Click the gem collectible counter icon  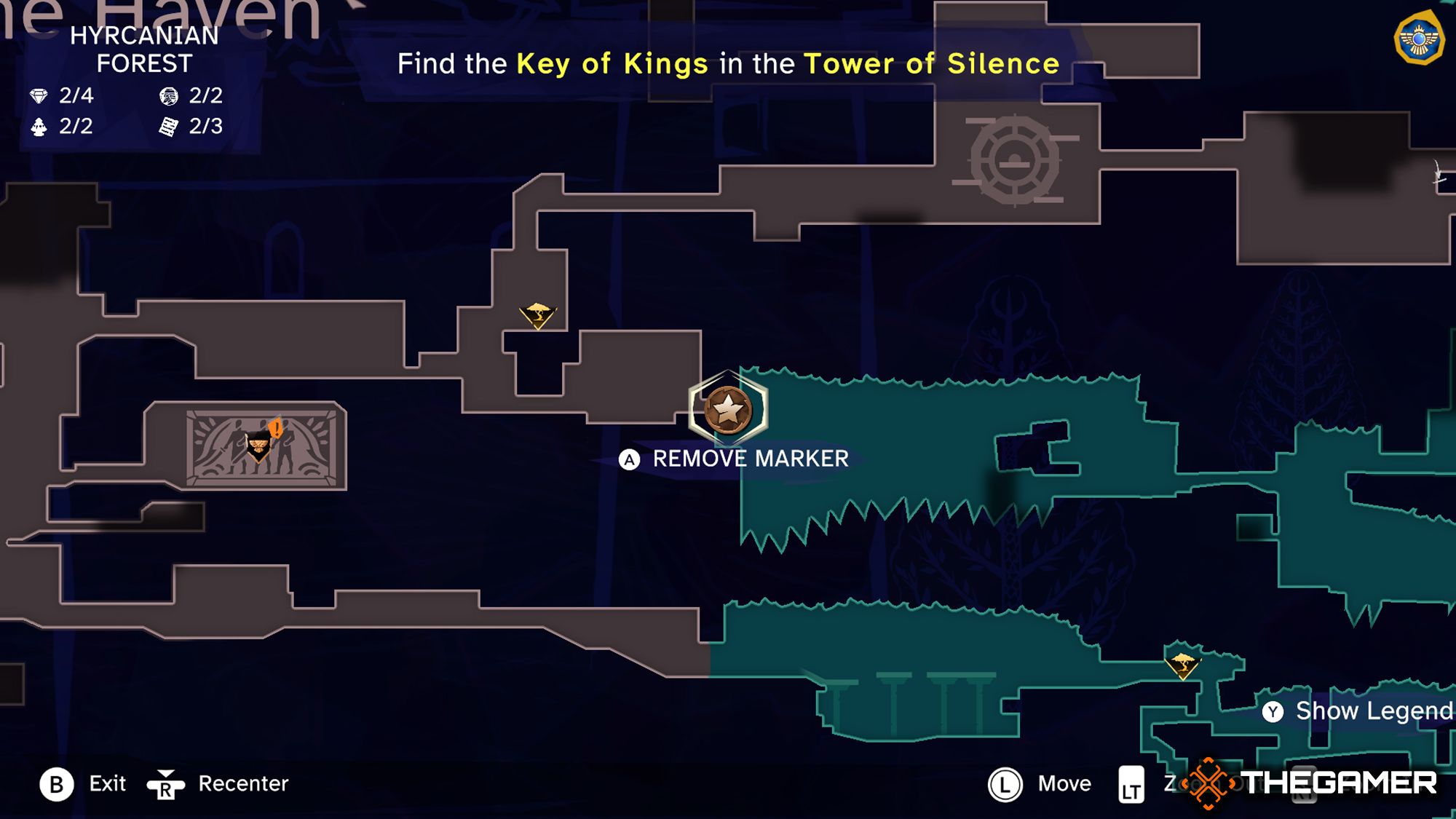[38, 95]
